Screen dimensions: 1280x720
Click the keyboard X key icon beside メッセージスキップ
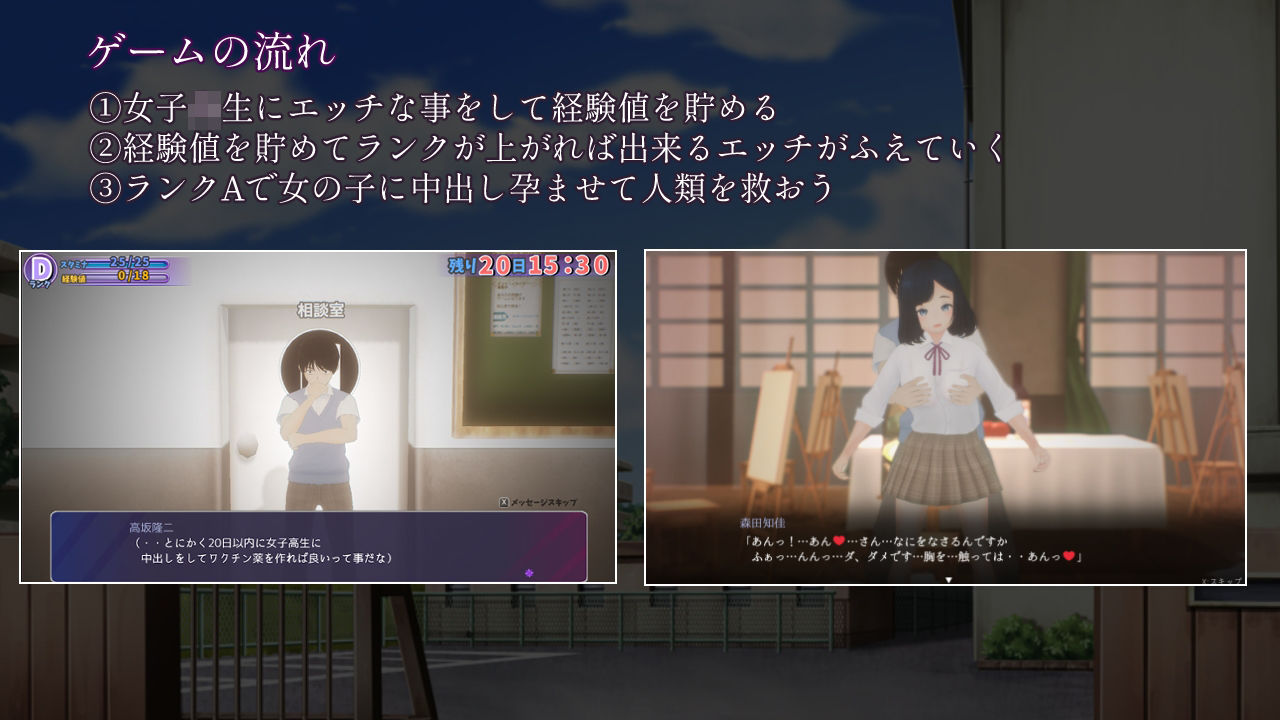click(504, 500)
